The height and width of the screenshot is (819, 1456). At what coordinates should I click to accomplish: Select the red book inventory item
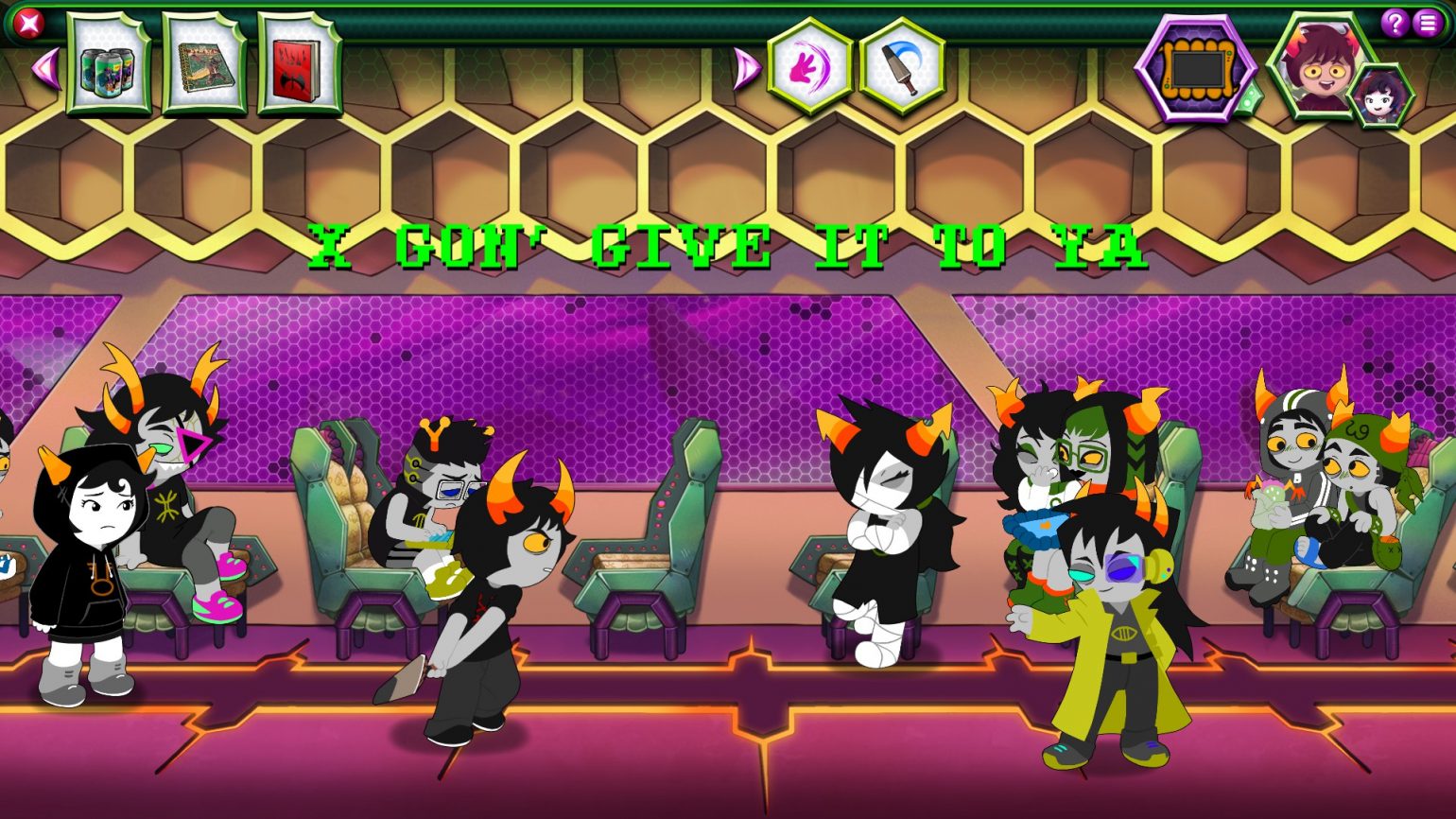[299, 66]
